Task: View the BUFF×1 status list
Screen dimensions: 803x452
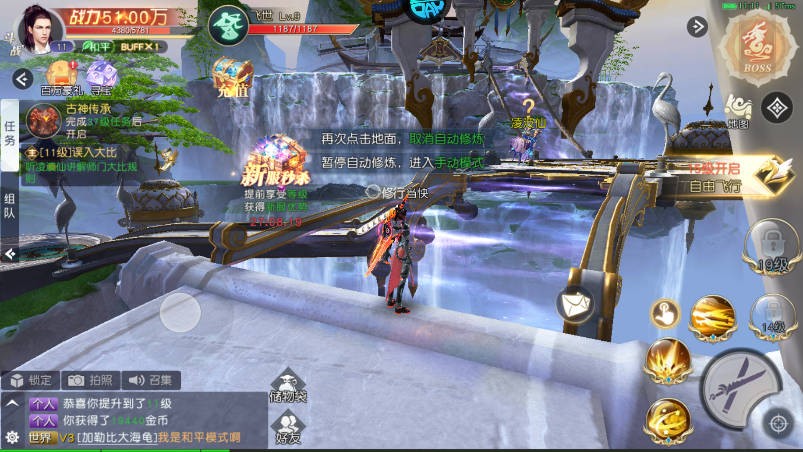Action: [138, 46]
